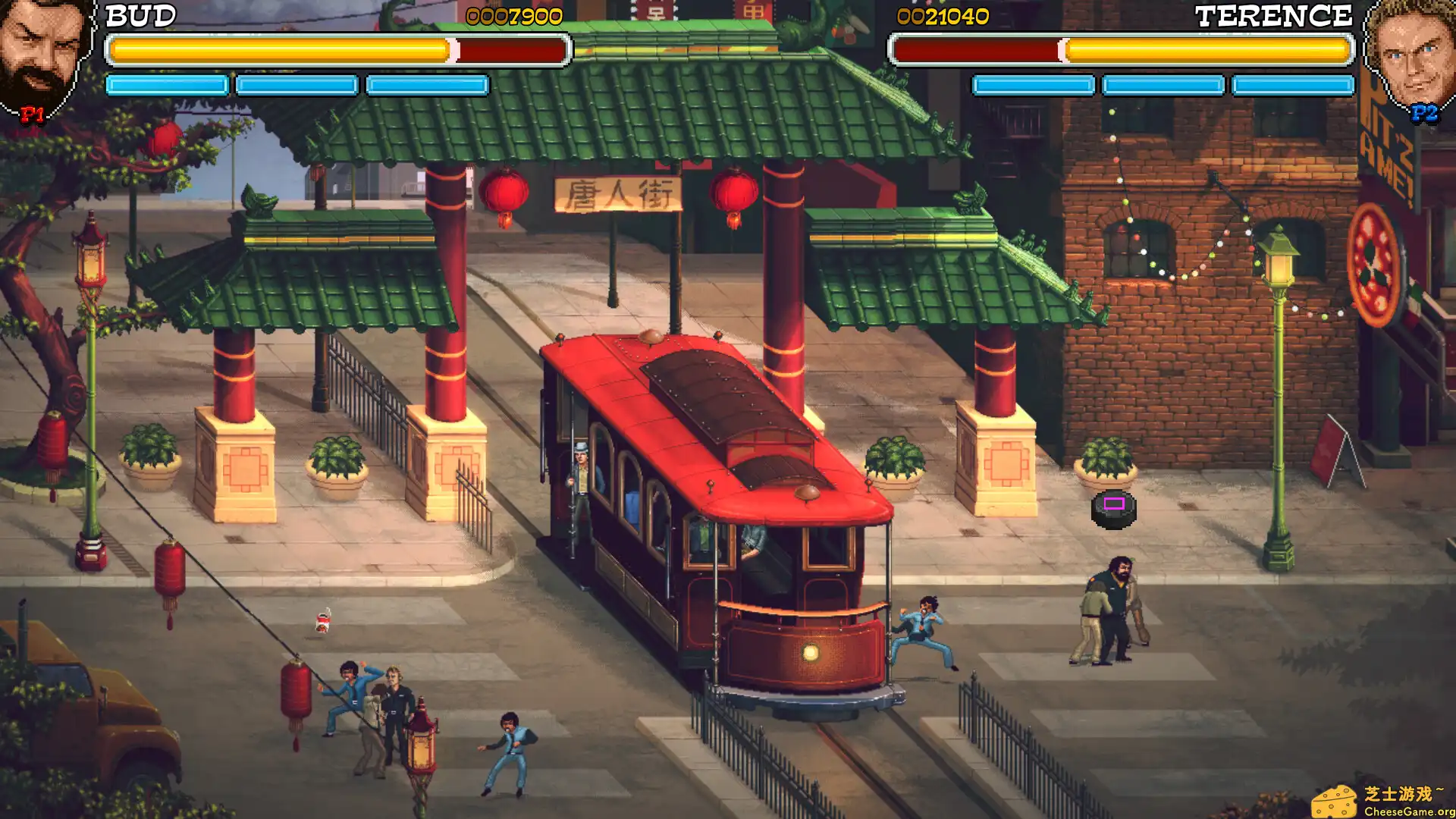Click Bud's yellow health bar
Screen dimensions: 1456x819
click(x=281, y=51)
